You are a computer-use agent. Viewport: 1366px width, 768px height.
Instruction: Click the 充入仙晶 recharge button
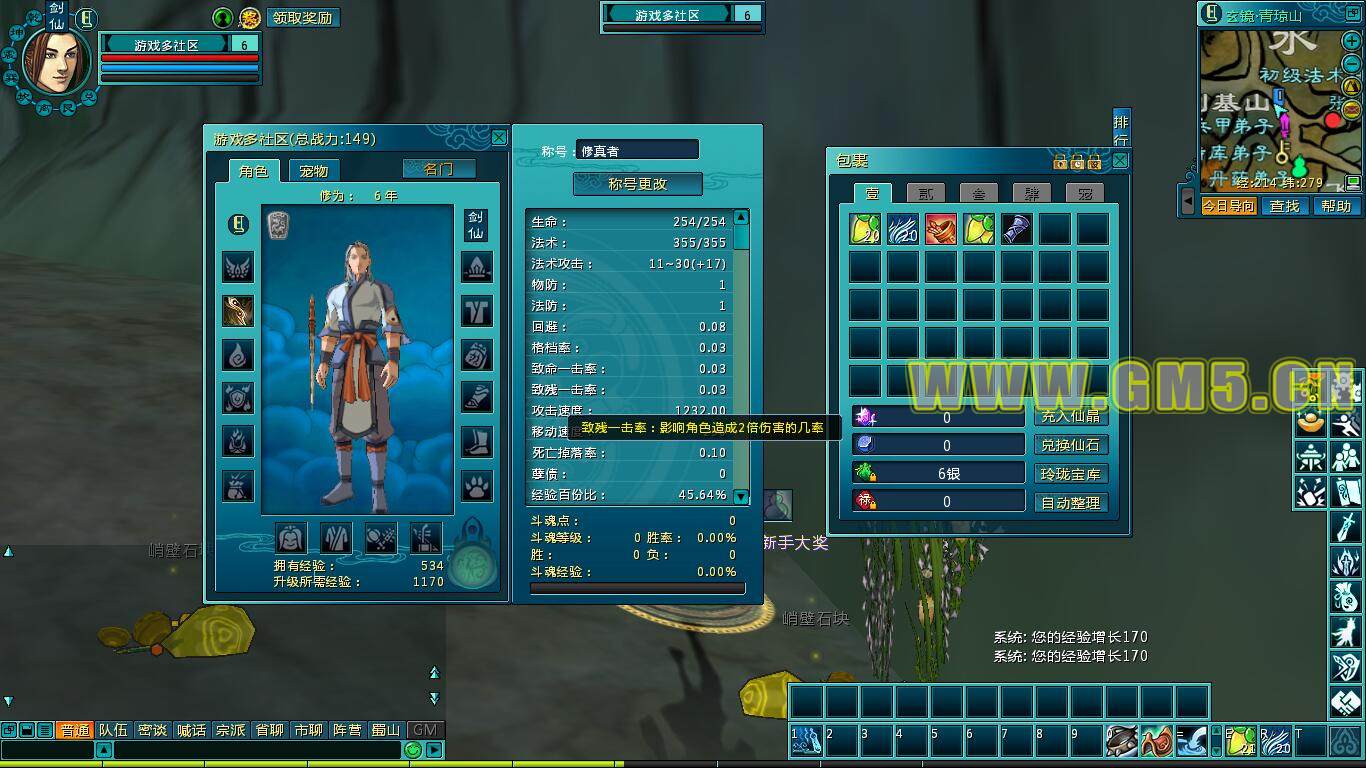pos(1071,416)
